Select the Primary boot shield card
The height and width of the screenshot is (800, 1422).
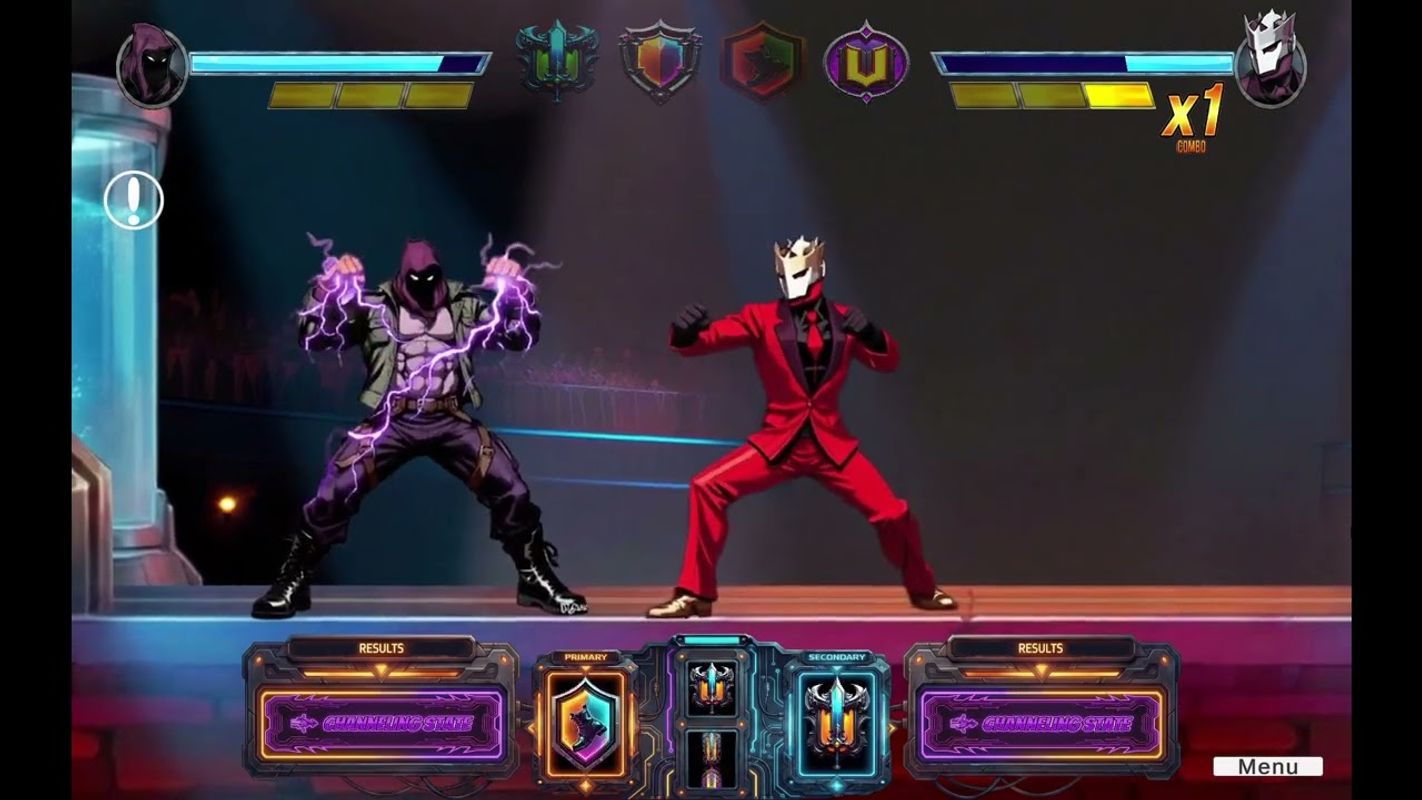585,722
